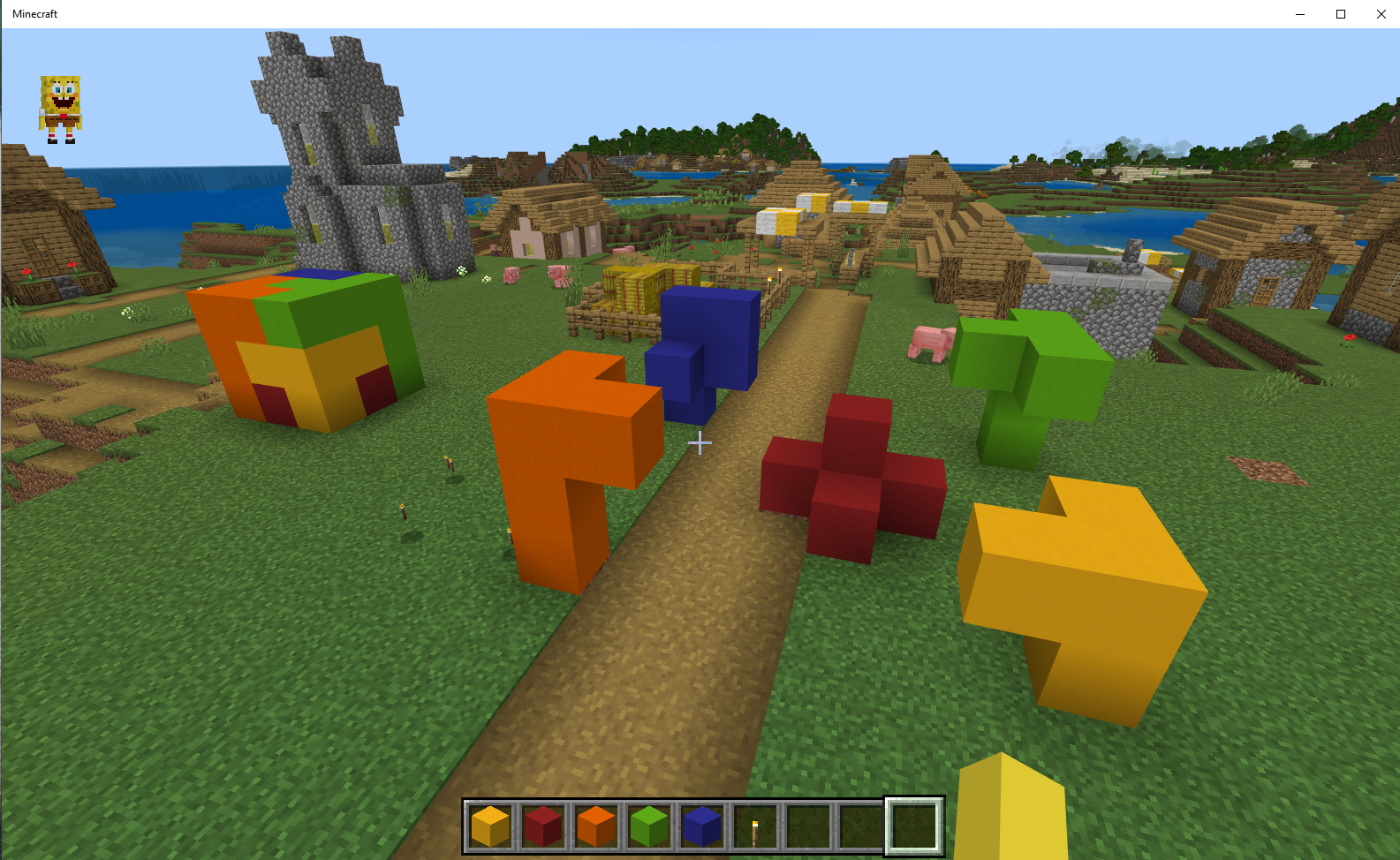Select the torch in the hotbar
The height and width of the screenshot is (860, 1400).
(755, 826)
